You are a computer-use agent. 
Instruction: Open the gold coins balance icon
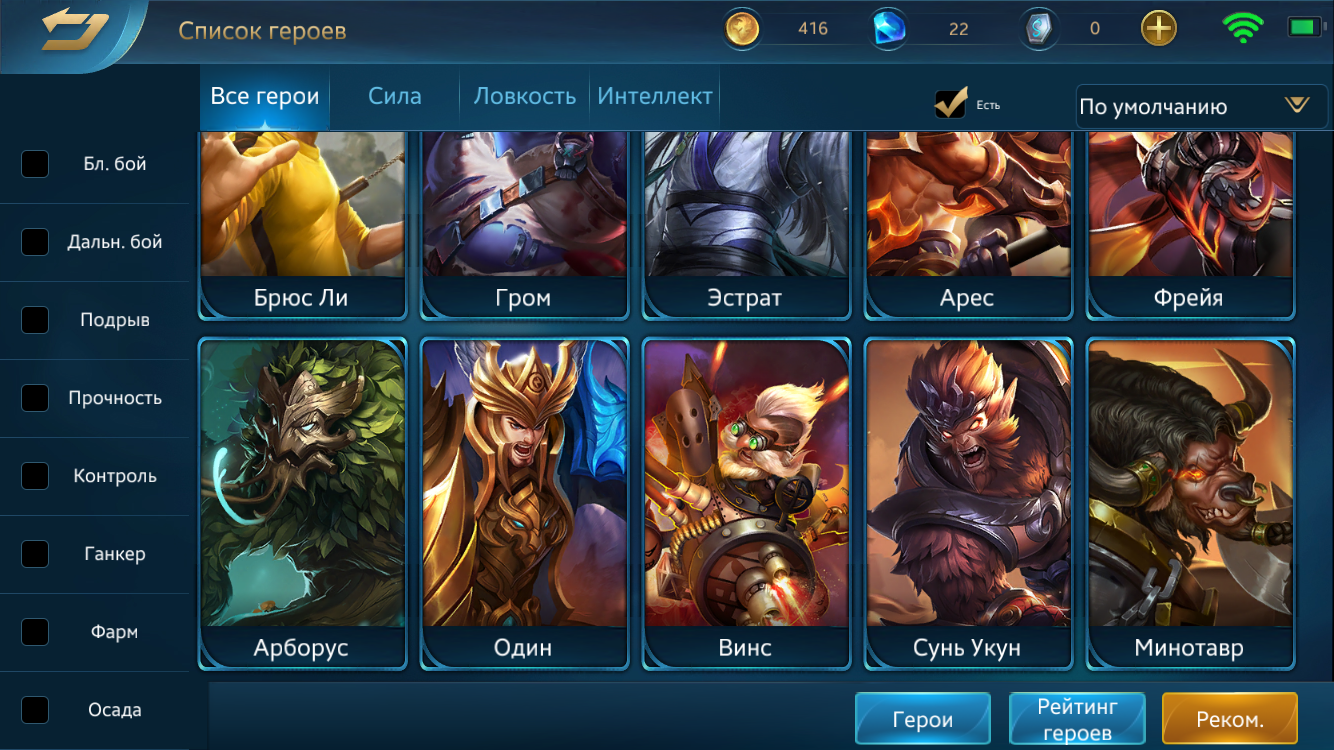741,28
